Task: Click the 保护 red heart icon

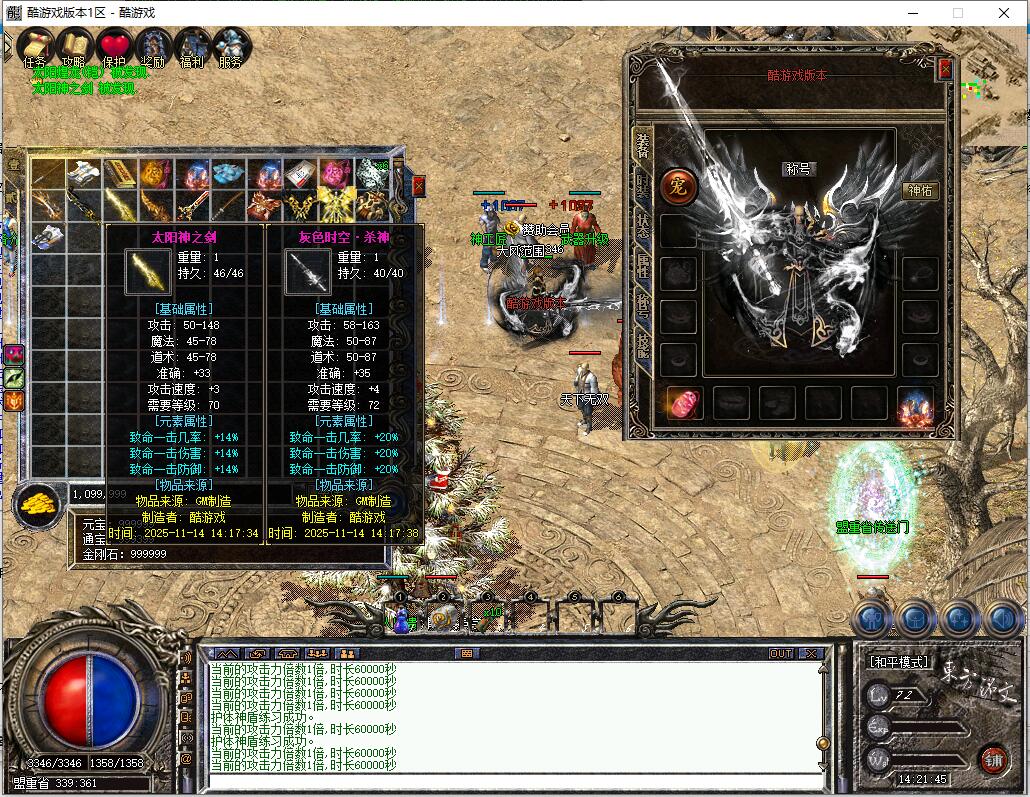Action: click(114, 46)
